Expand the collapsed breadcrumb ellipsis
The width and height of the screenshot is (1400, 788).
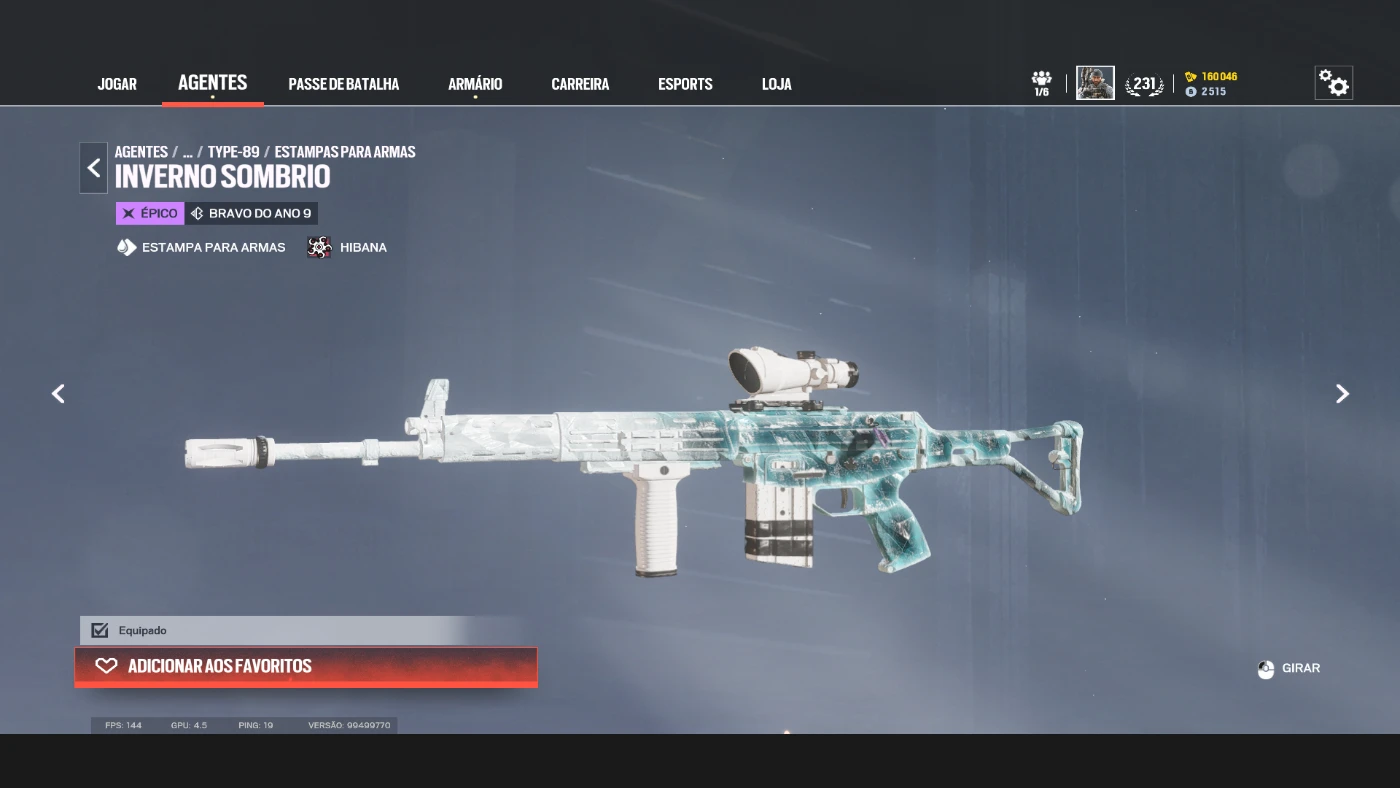tap(187, 152)
